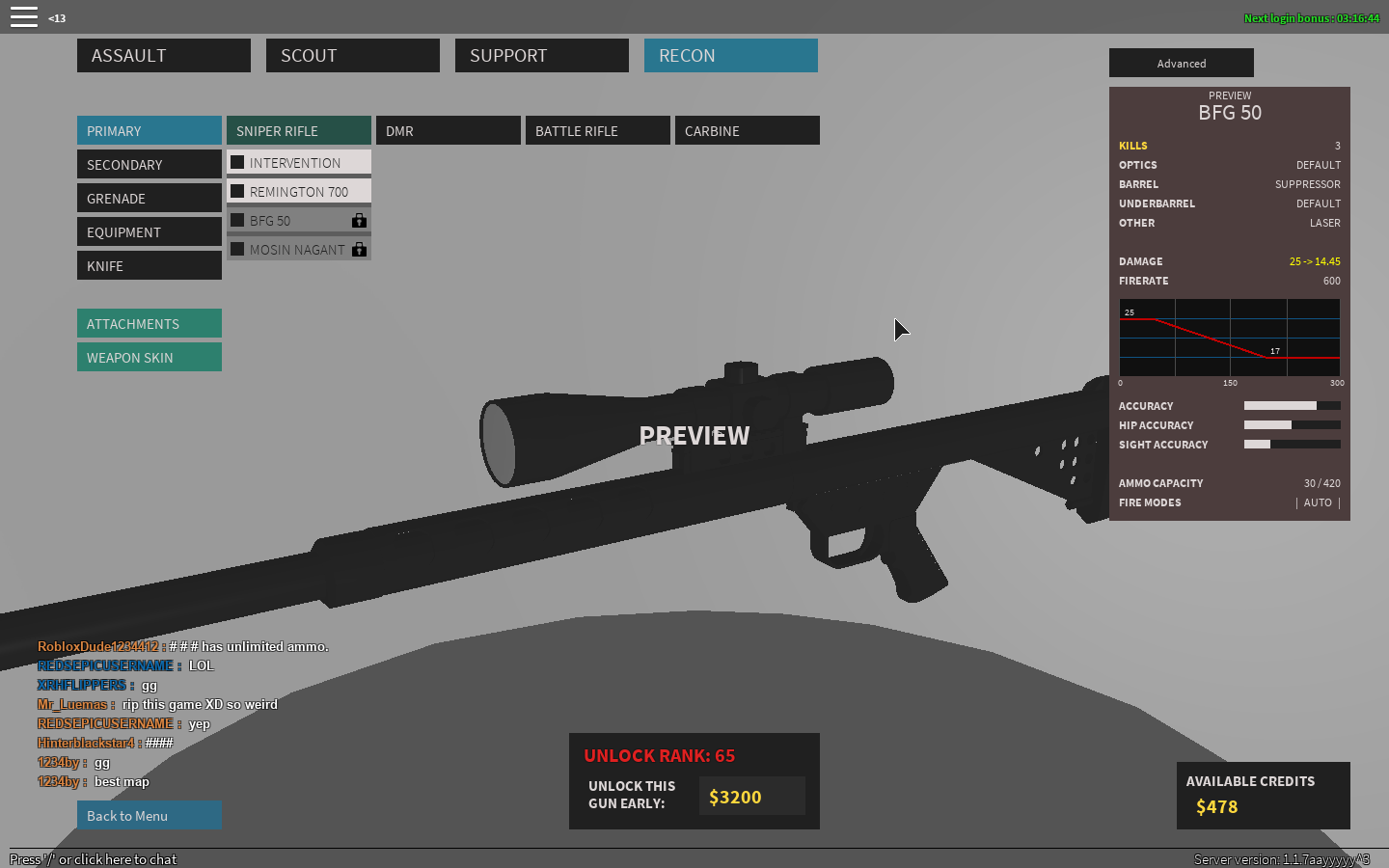Buy the BFG 50 early for $3200

coord(750,797)
